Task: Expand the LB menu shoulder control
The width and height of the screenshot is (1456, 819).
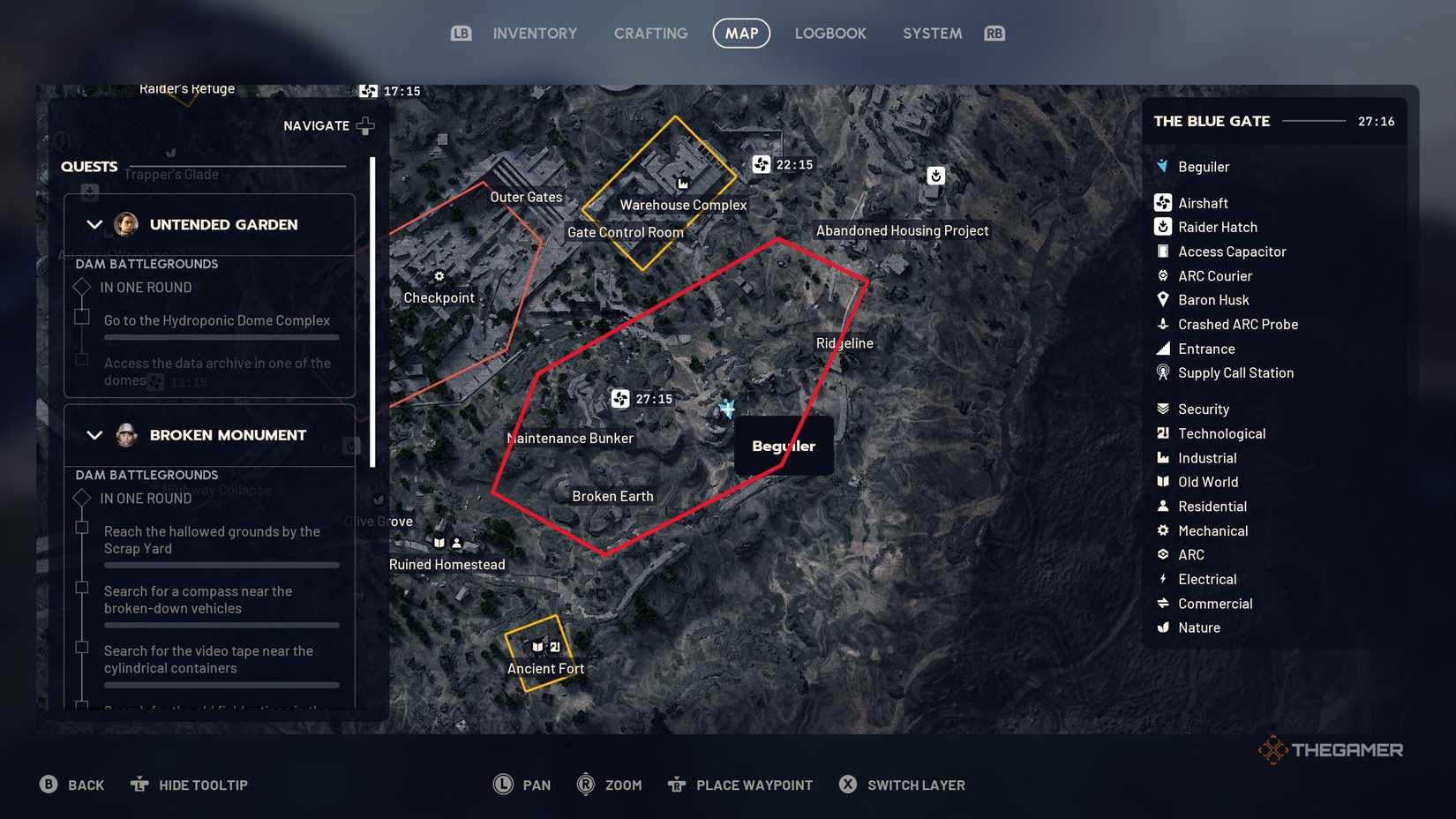Action: pos(460,33)
